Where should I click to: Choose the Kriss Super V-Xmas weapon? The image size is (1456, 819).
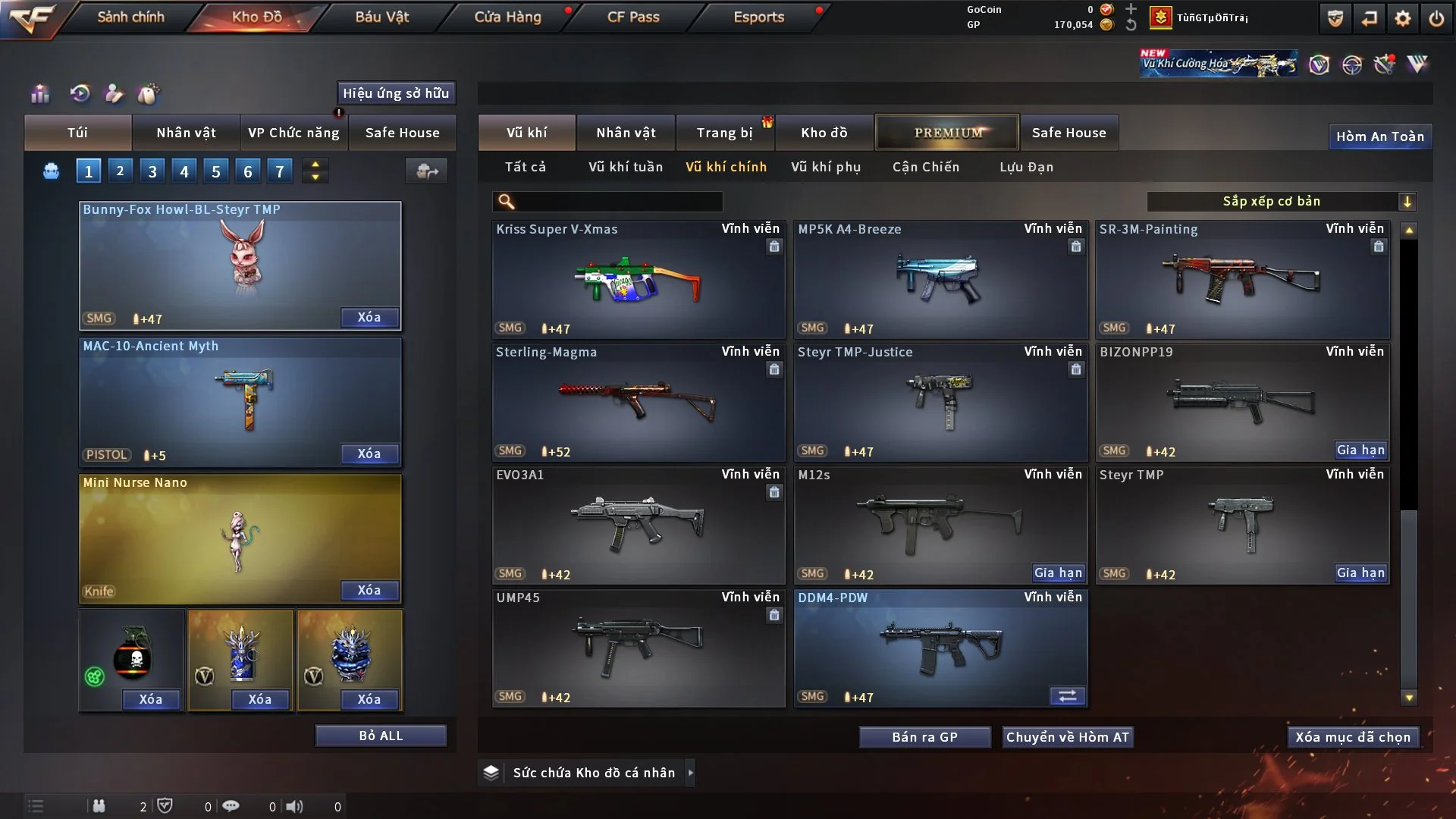638,279
